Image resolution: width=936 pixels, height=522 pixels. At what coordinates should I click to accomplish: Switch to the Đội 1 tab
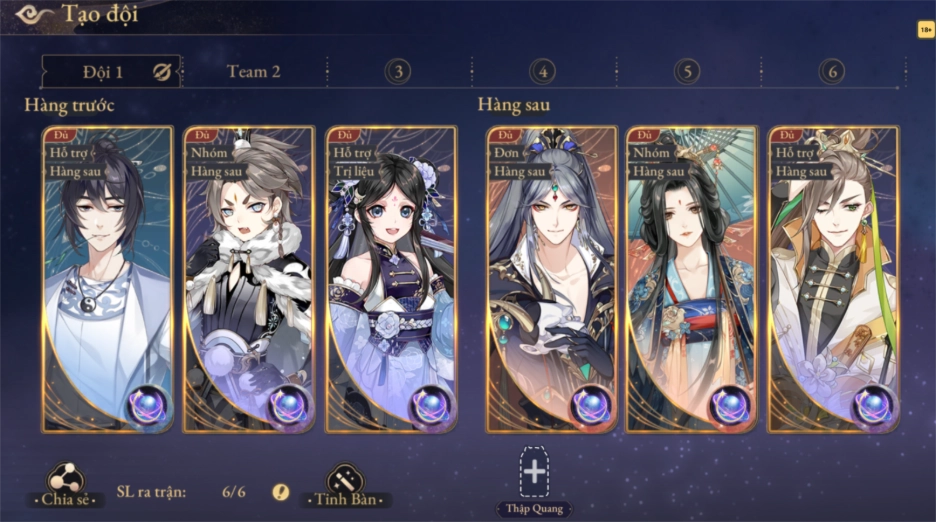point(102,72)
